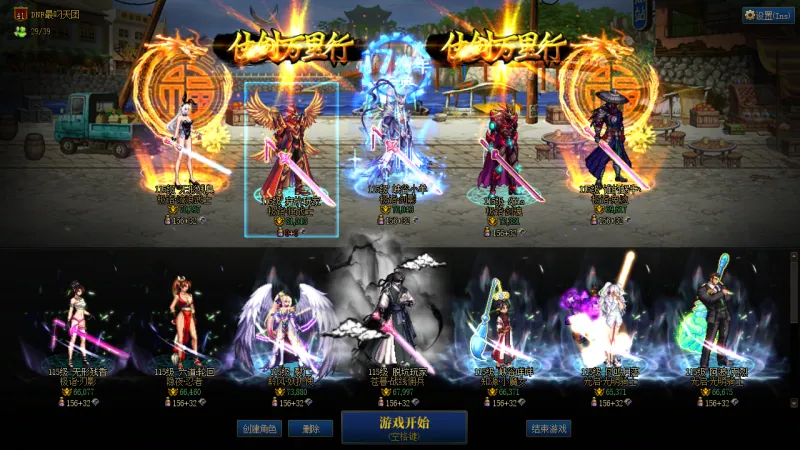This screenshot has width=800, height=450.
Task: Exit via the 结束游戏 button
Action: (x=548, y=428)
